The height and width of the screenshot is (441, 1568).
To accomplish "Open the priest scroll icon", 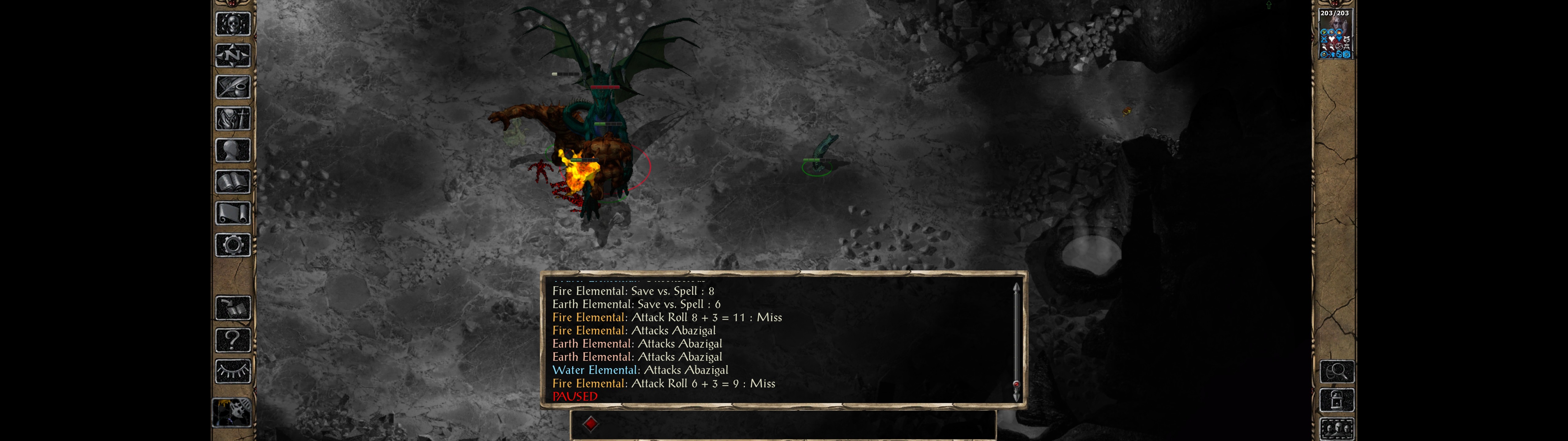I will [x=232, y=214].
